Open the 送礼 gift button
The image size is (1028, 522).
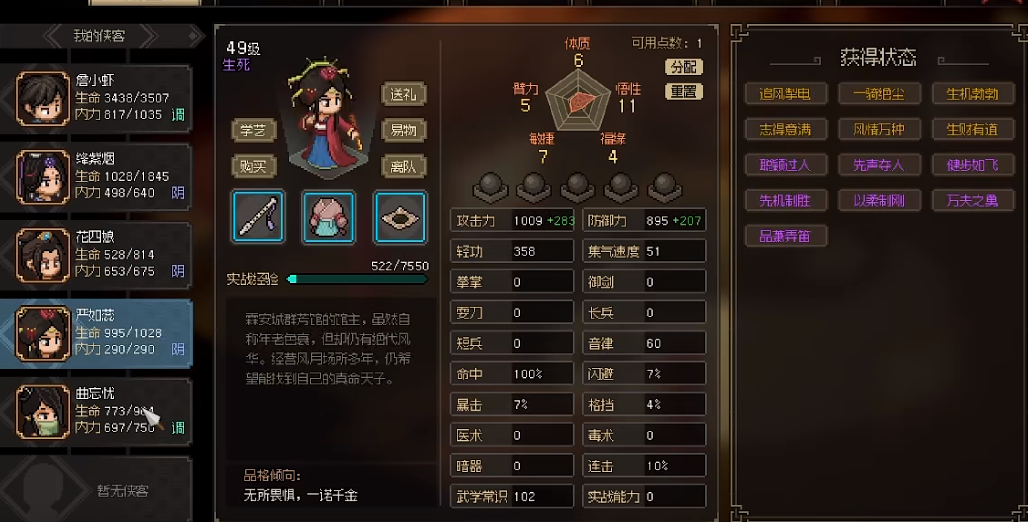point(404,95)
